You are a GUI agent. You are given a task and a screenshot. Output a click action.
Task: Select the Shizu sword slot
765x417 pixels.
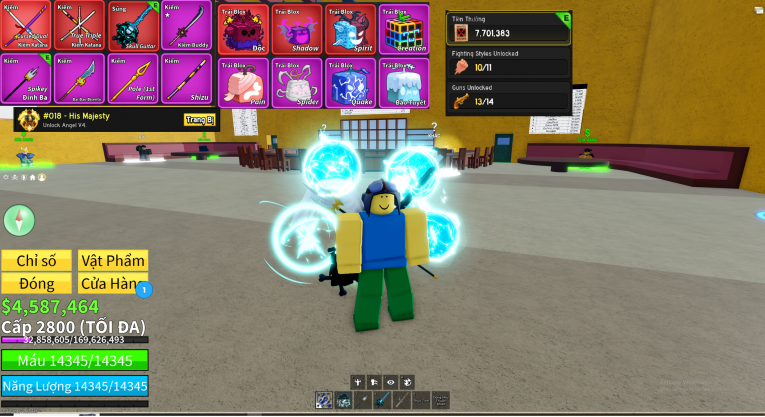pos(186,80)
